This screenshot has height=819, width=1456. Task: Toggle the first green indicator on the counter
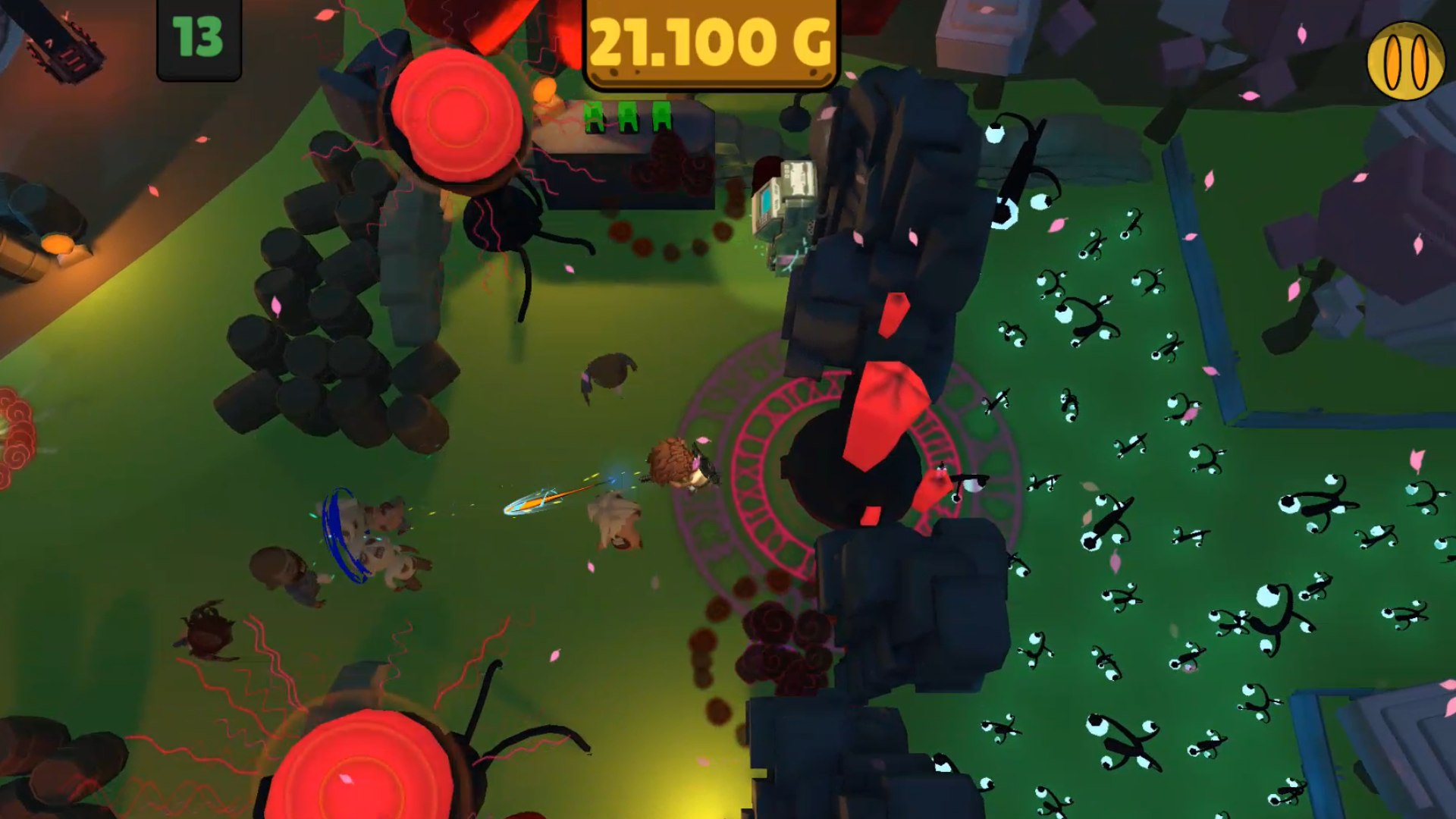point(594,115)
